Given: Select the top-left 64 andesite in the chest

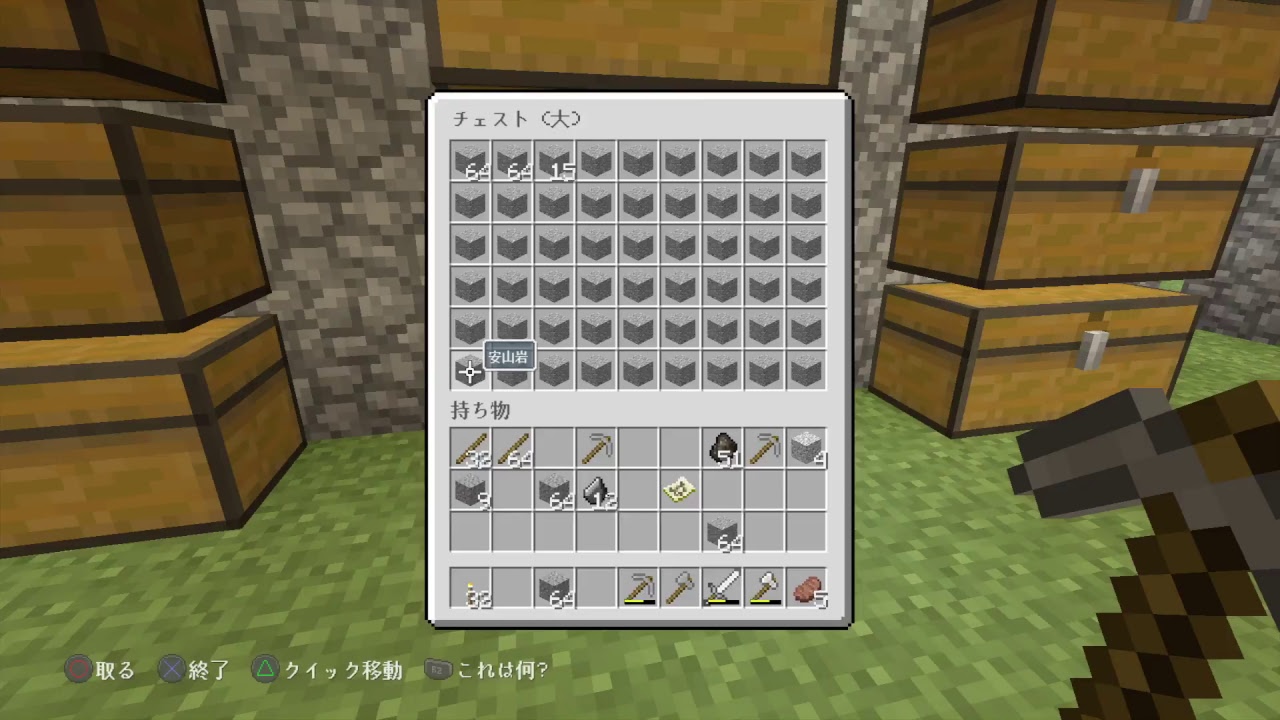Looking at the screenshot, I should click(470, 161).
